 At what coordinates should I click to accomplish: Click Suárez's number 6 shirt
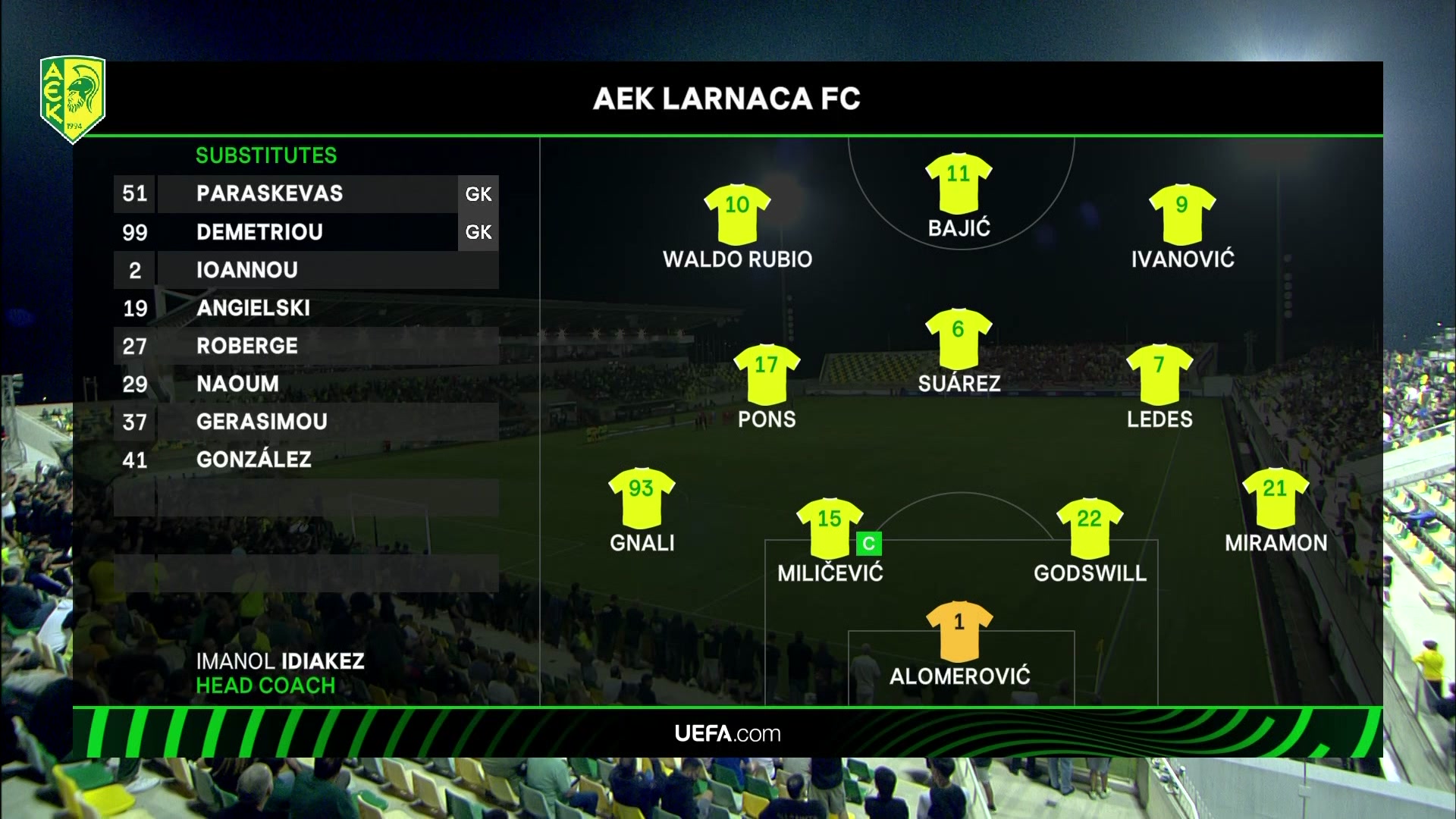pyautogui.click(x=959, y=338)
